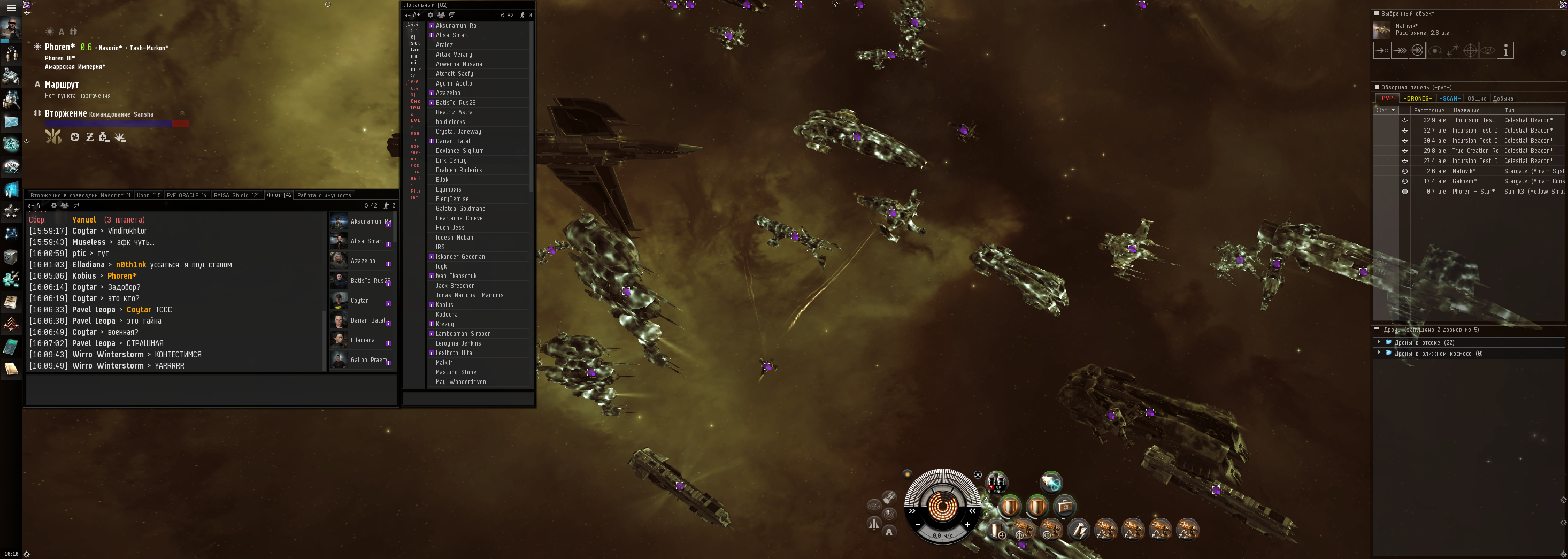
Task: Switch to the -DRONES- overview tab
Action: click(x=1418, y=98)
